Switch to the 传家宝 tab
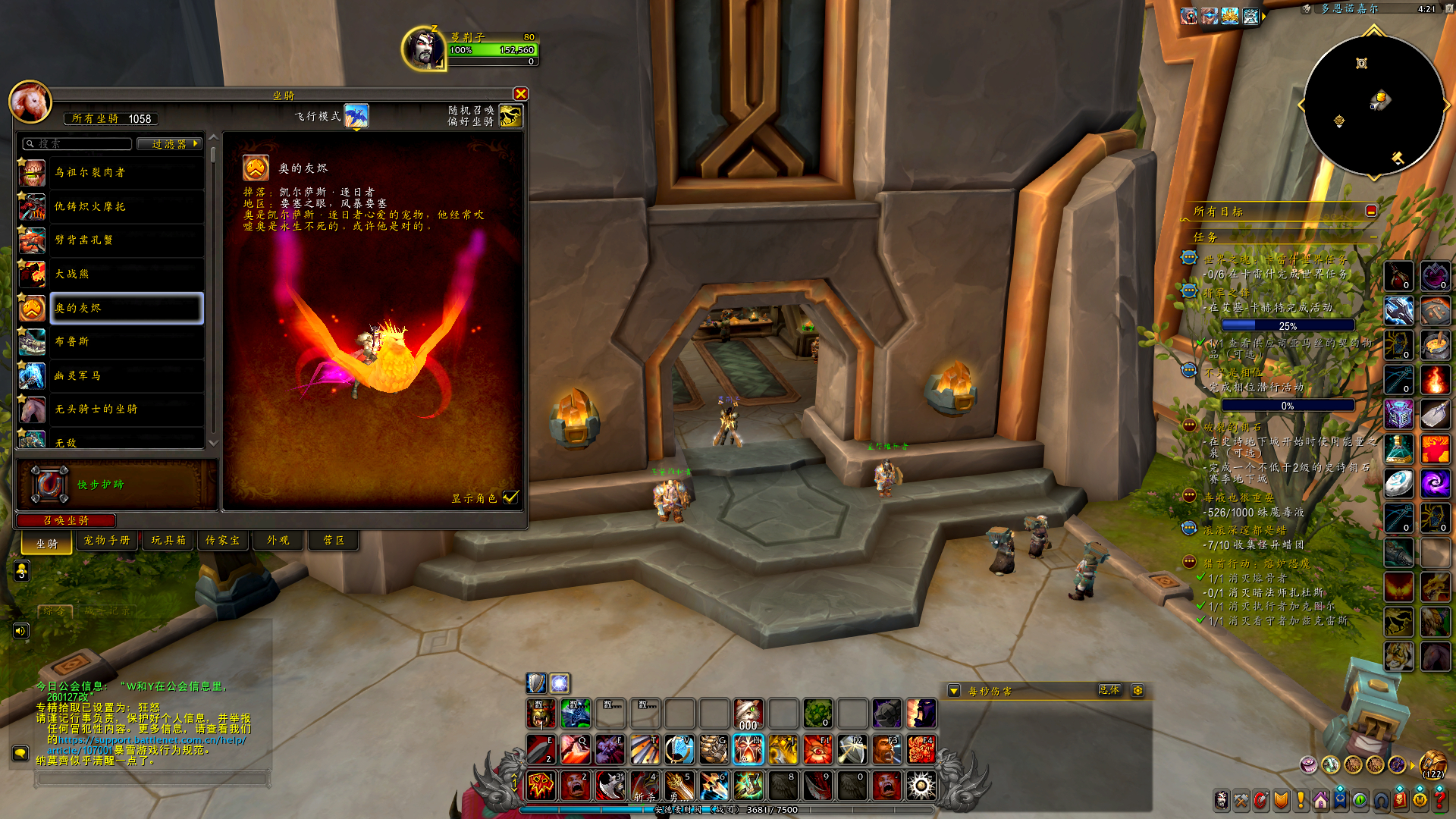1456x819 pixels. coord(222,541)
